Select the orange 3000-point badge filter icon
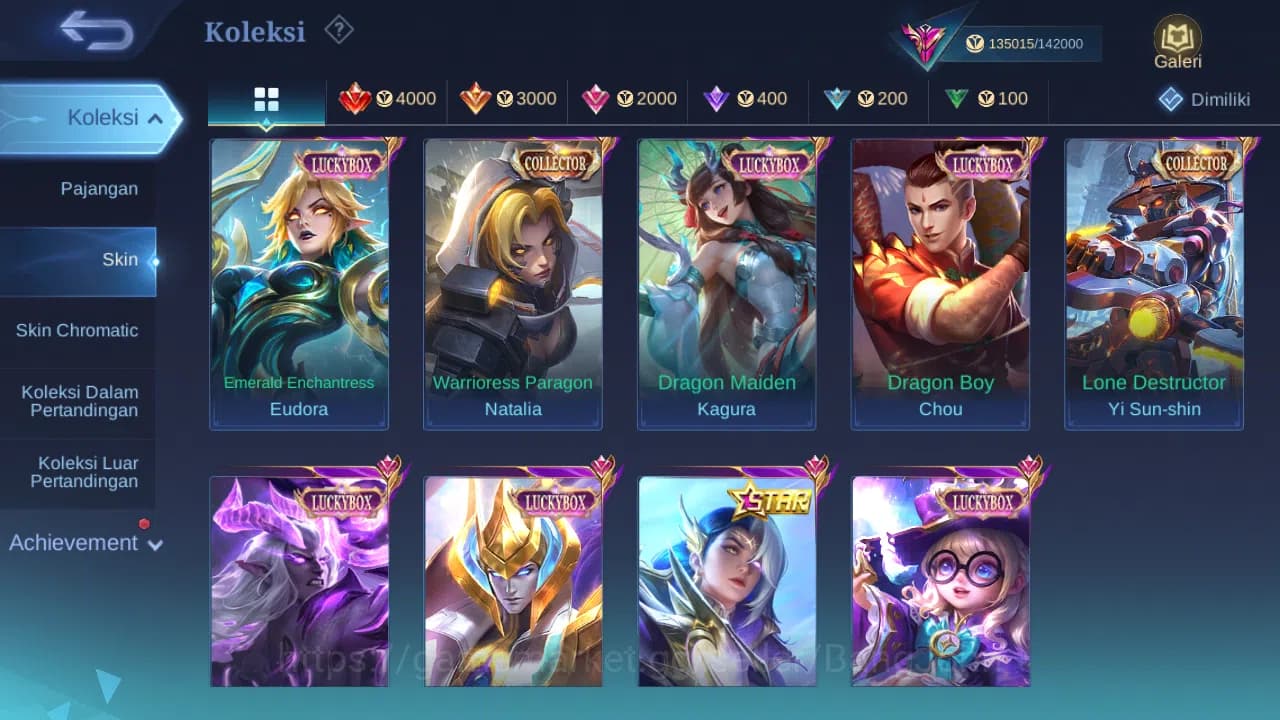Screen dimensions: 1280x720 tap(475, 99)
